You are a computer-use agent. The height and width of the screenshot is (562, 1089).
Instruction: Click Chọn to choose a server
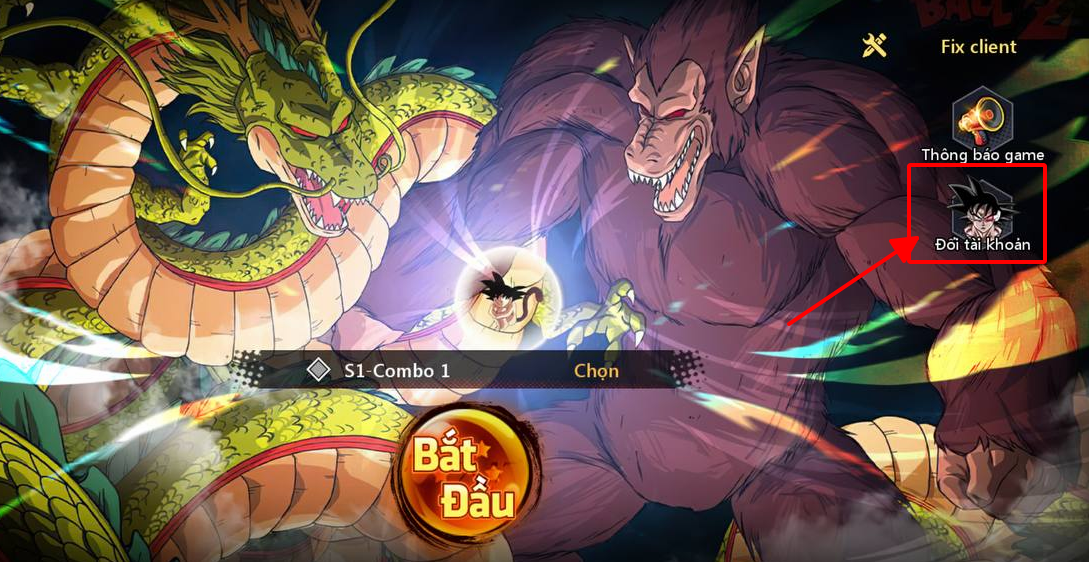[x=596, y=371]
